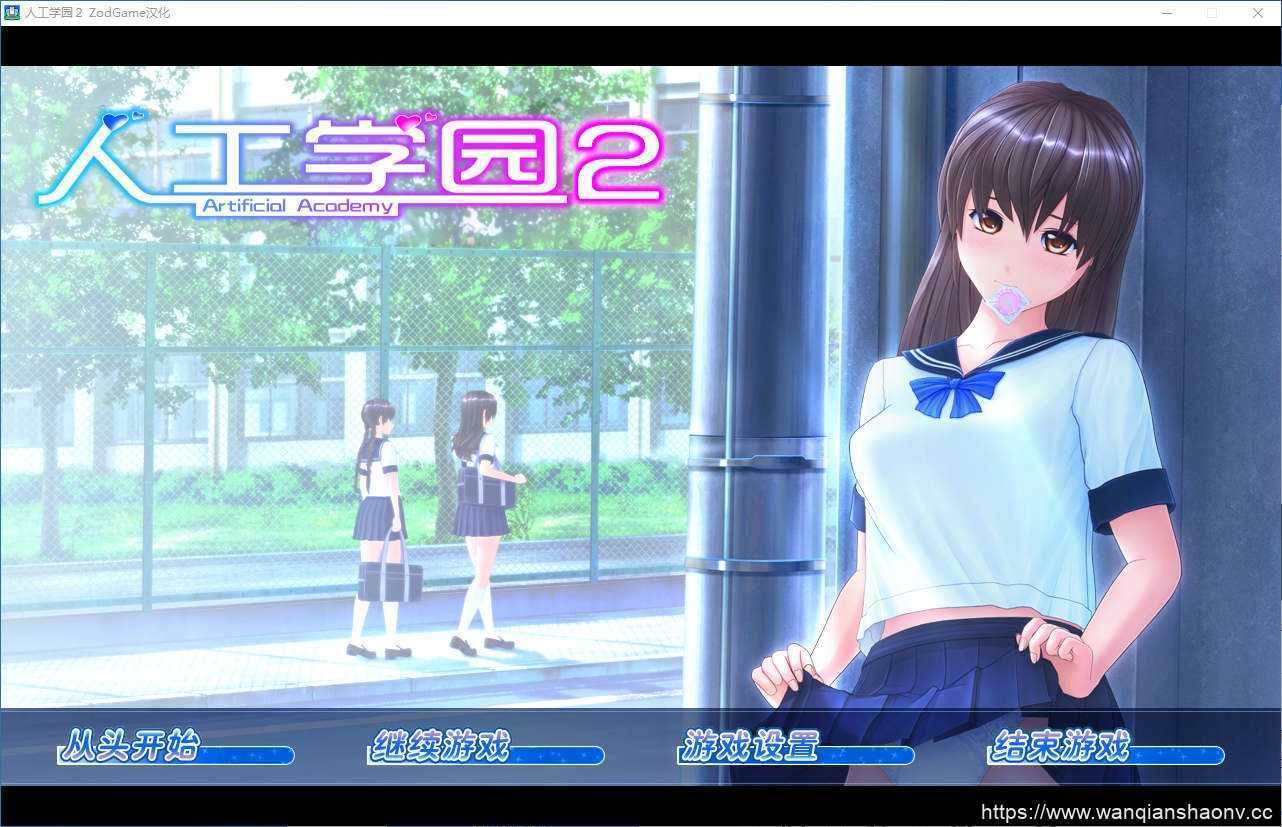1282x827 pixels.
Task: Click the game application icon in title bar
Action: [10, 12]
